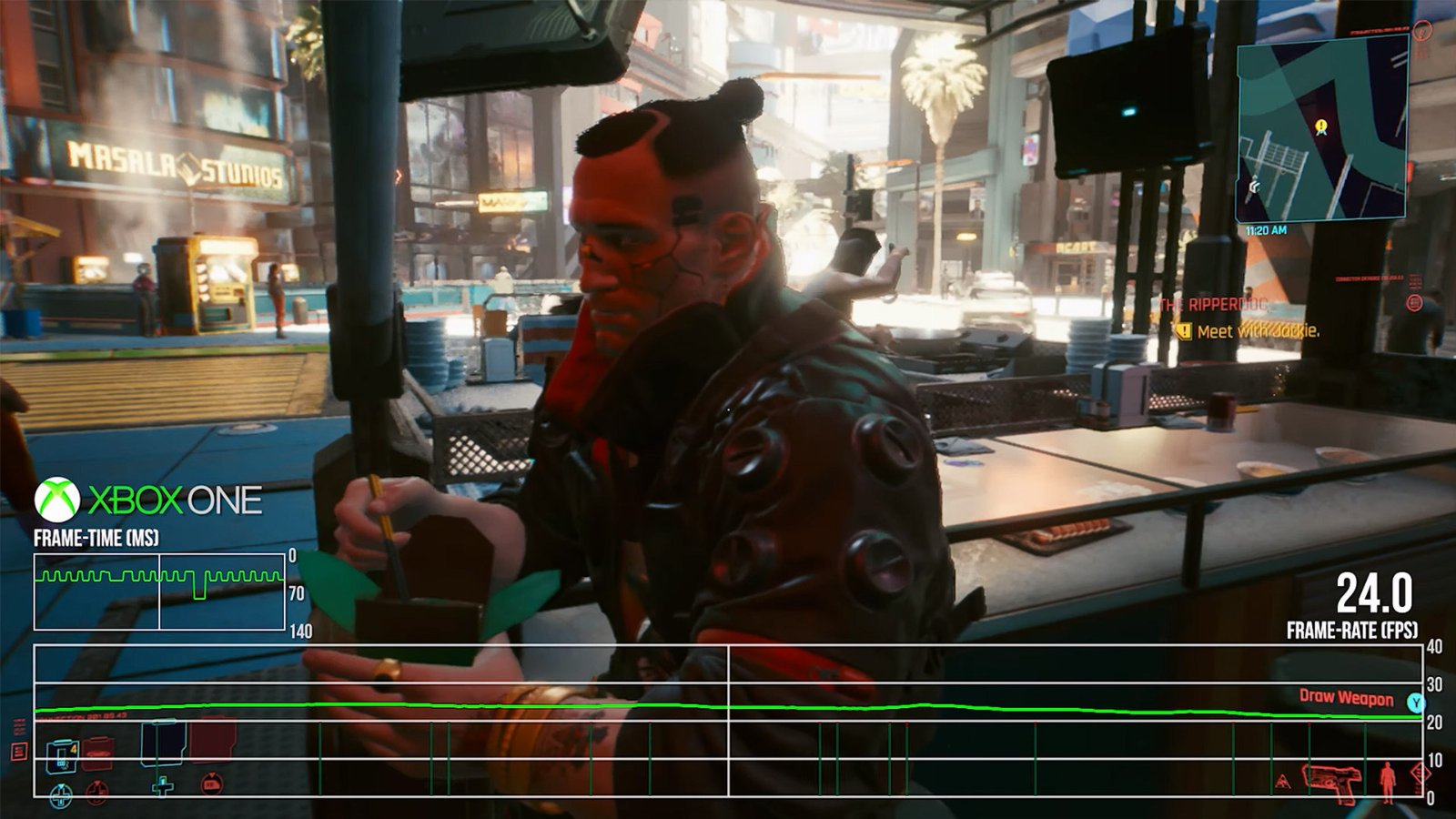Click the red circular icon below the minimap

click(x=1414, y=303)
